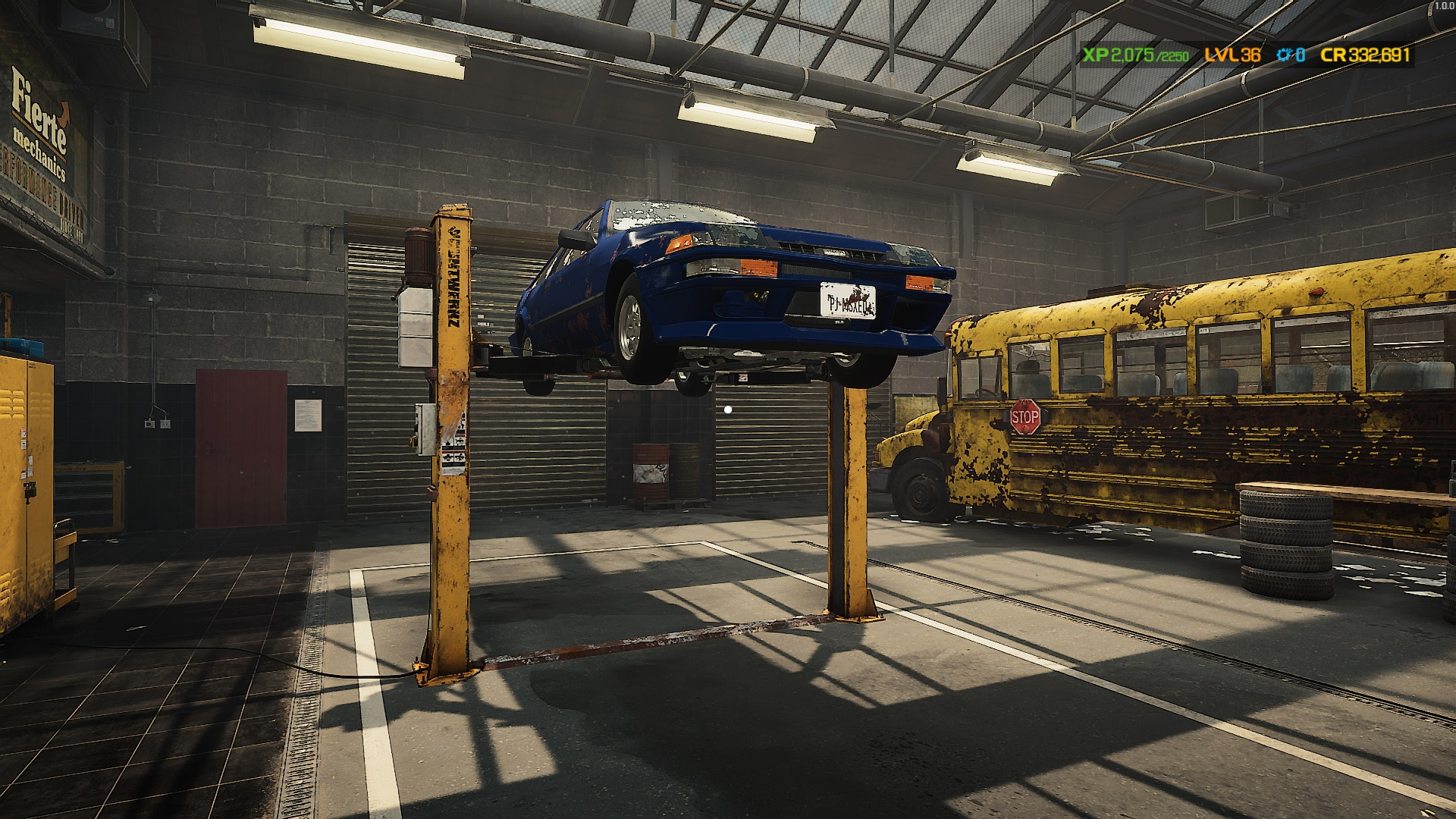Click the blue gear scrap icon in HUD
Viewport: 1456px width, 819px height.
coord(1283,55)
